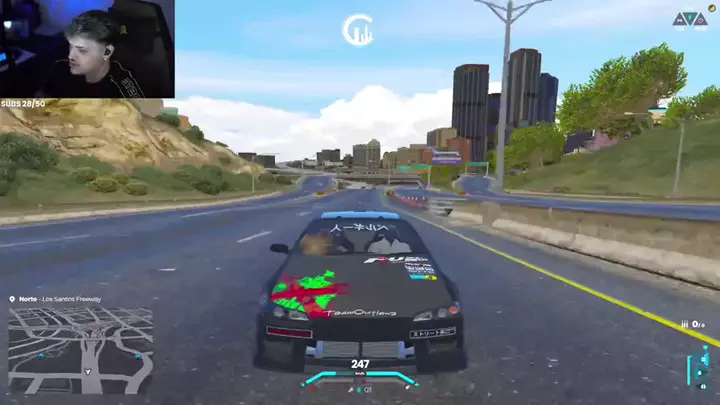Image resolution: width=720 pixels, height=405 pixels.
Task: Click the triangle logo badge
Action: pyautogui.click(x=689, y=19)
